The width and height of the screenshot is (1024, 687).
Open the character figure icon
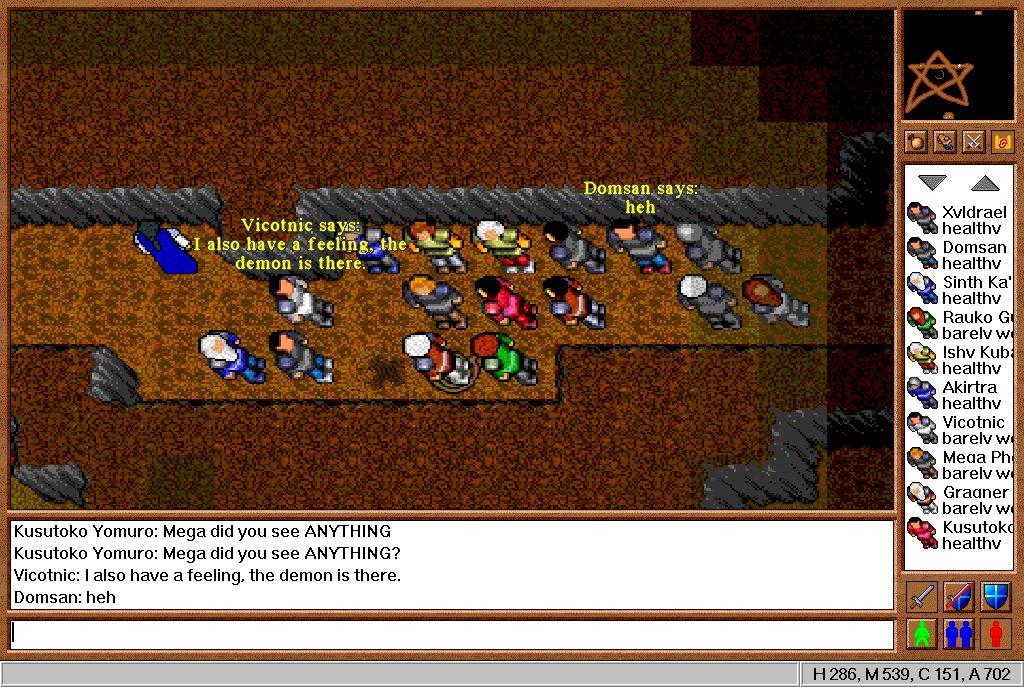pyautogui.click(x=945, y=142)
